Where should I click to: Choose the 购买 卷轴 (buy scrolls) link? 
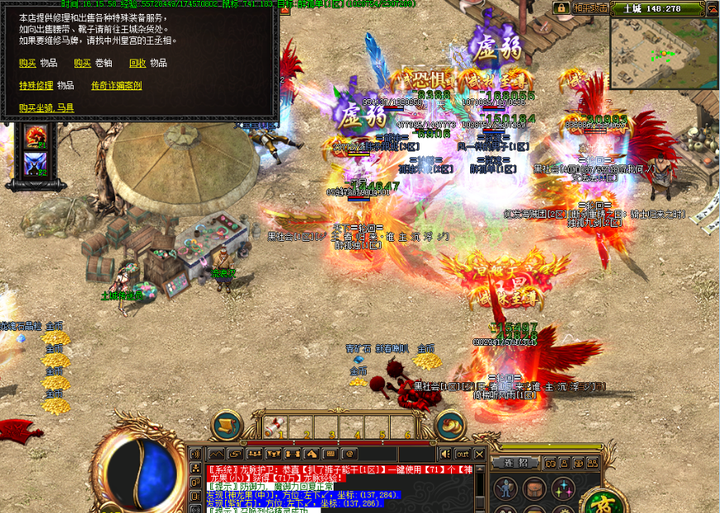pos(82,63)
